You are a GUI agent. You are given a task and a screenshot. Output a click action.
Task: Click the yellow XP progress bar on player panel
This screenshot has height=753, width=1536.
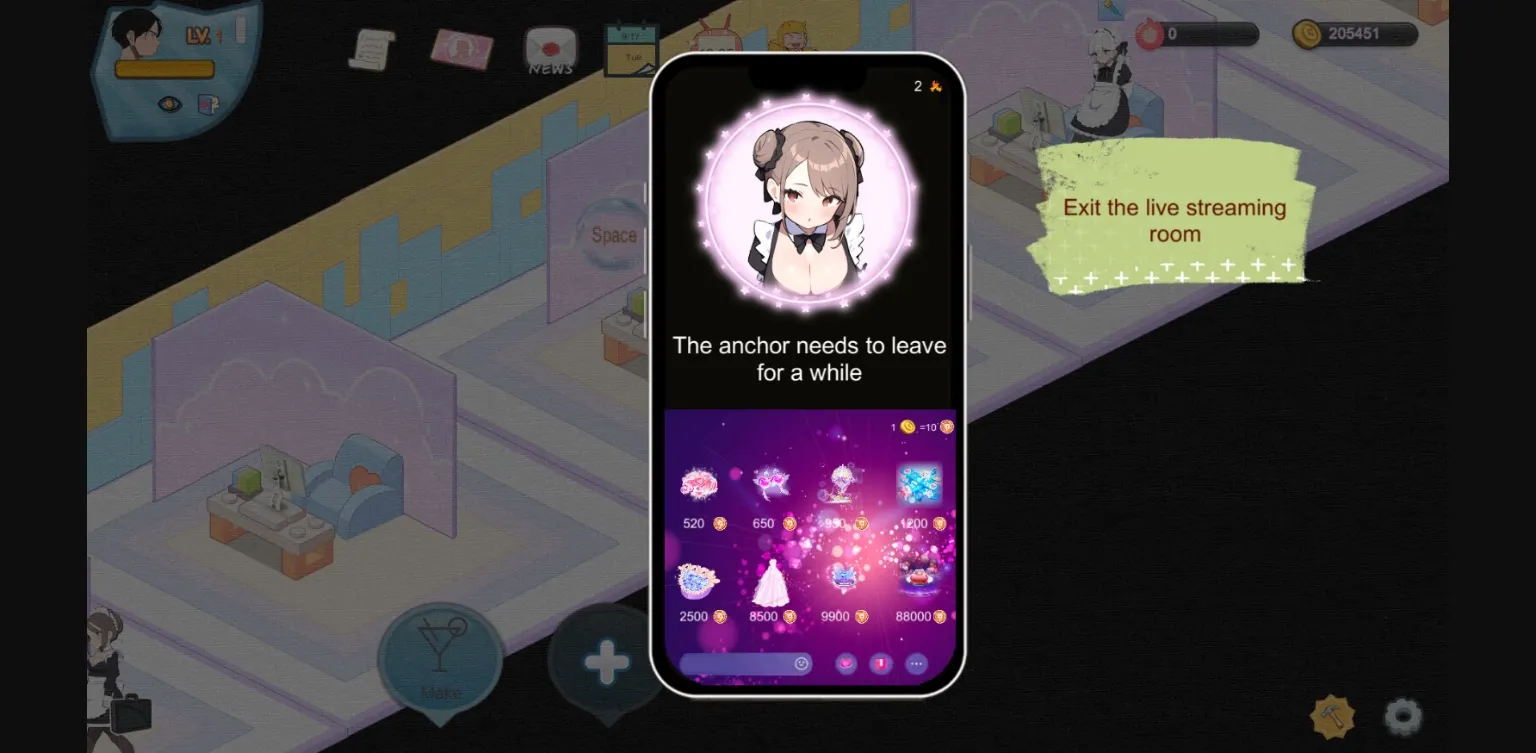point(165,68)
